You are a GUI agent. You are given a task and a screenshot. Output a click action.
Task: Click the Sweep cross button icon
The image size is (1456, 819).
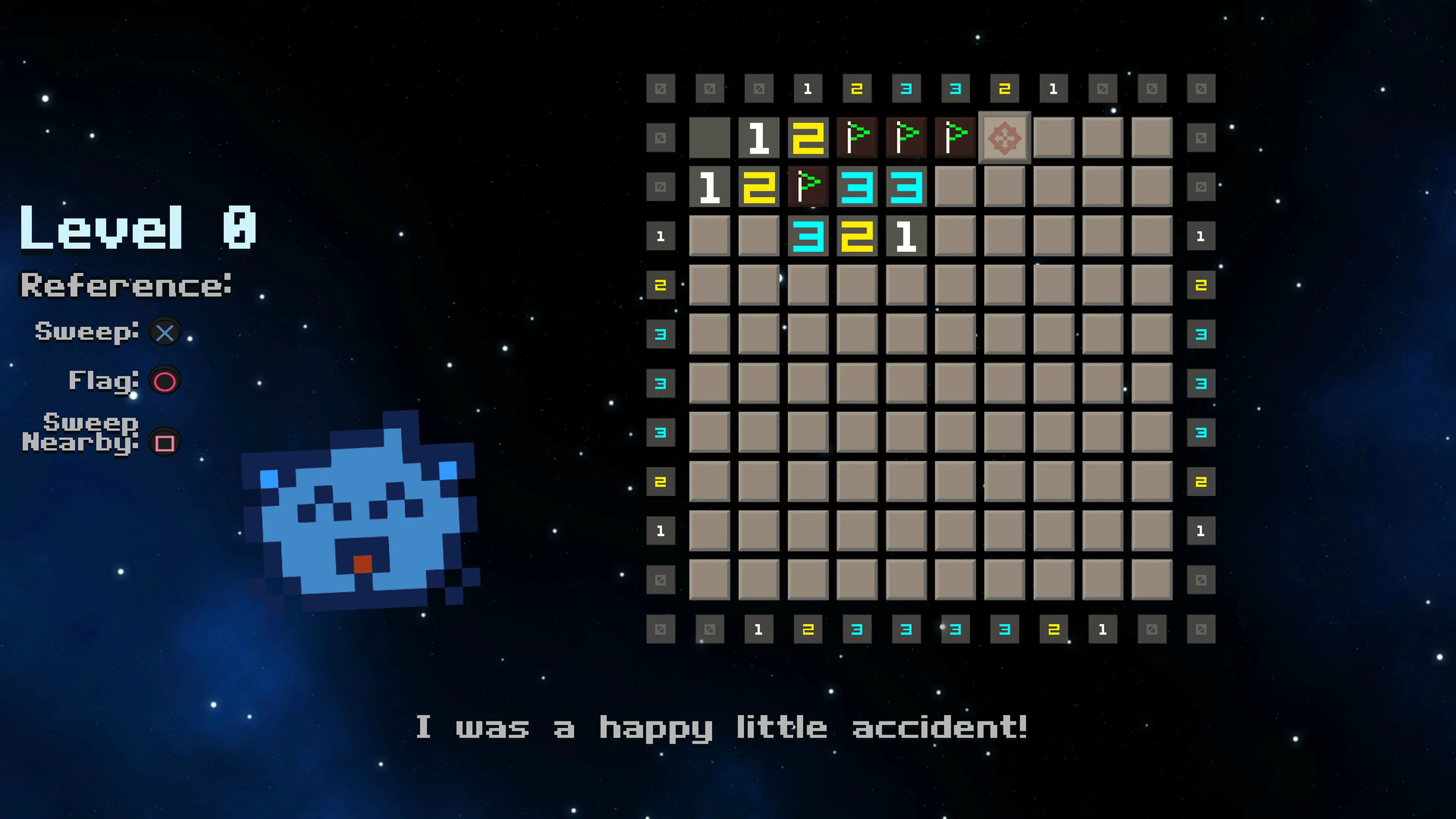[x=164, y=333]
